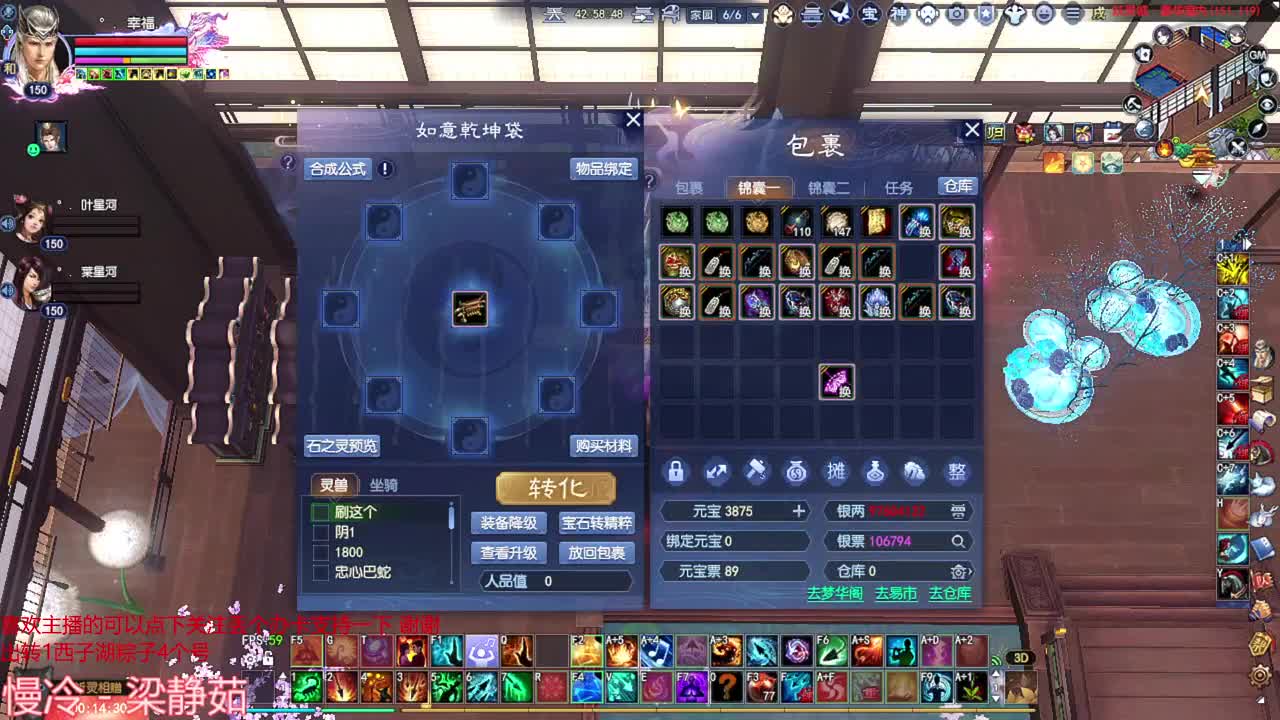The height and width of the screenshot is (720, 1280).
Task: Click the 整 sort icon to organize the bag
Action: 957,471
